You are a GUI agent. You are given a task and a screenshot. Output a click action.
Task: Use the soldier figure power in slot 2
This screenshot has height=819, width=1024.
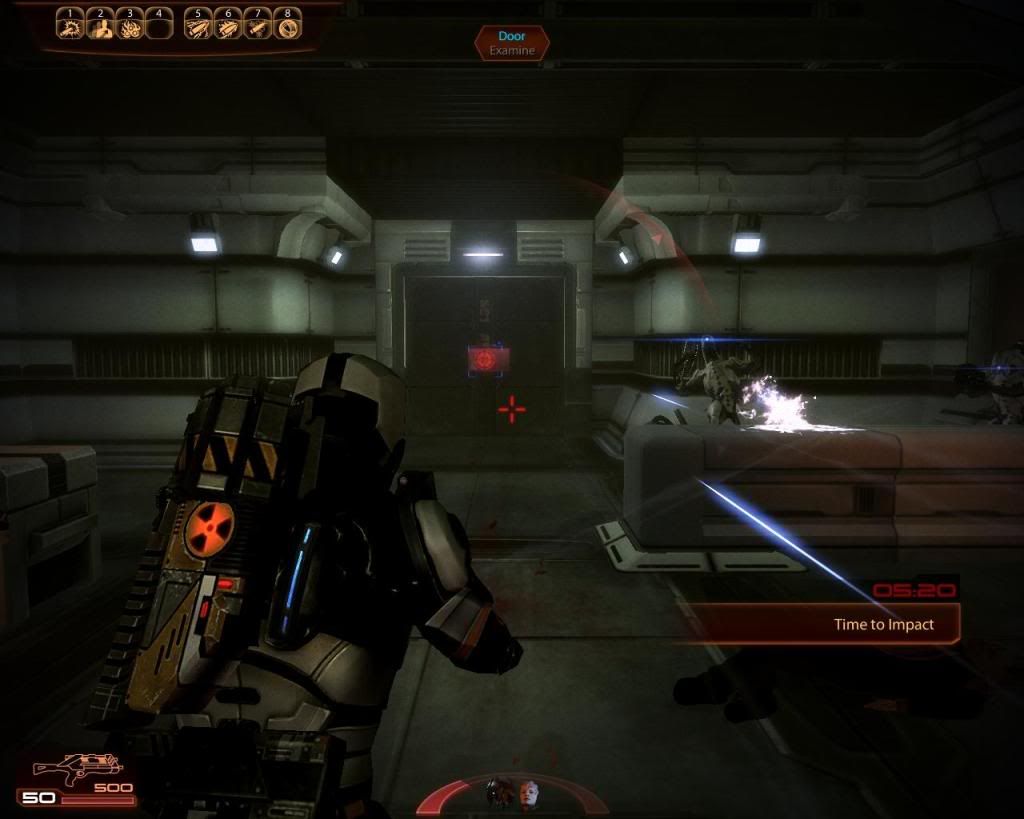[x=100, y=27]
